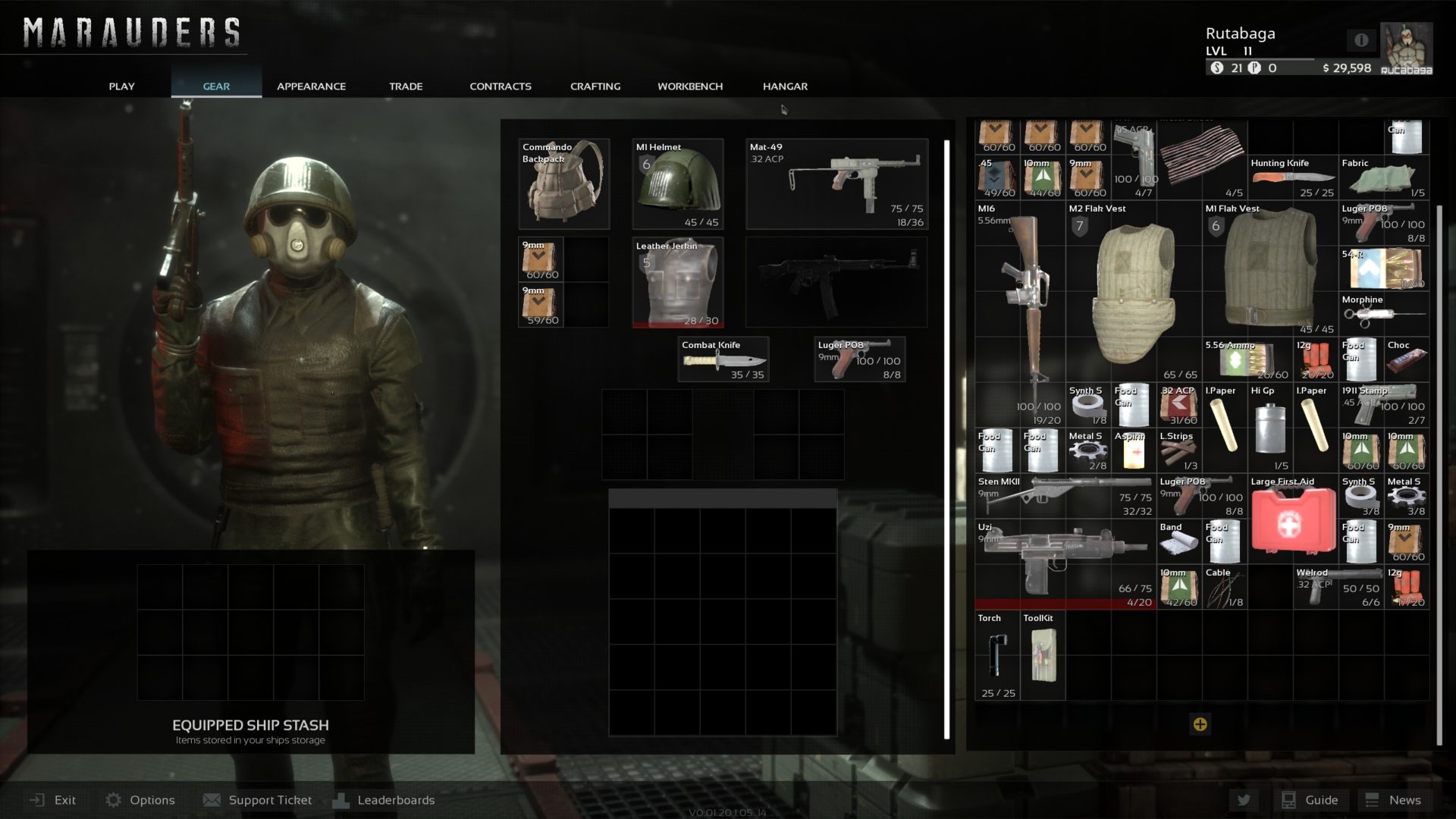Show the Hangar tab
The width and height of the screenshot is (1456, 819).
pyautogui.click(x=785, y=86)
